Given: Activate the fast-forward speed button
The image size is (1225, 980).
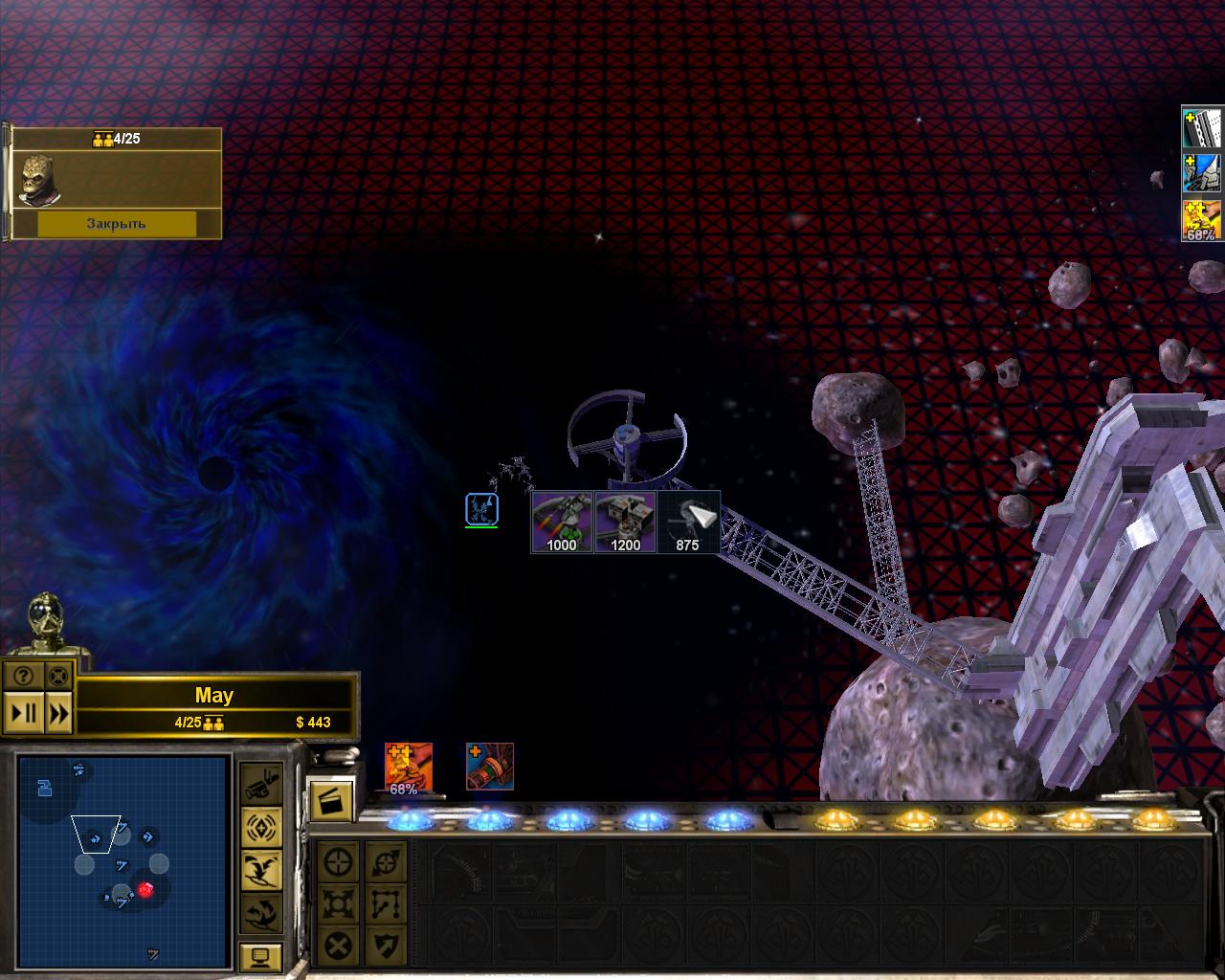Looking at the screenshot, I should (x=58, y=713).
